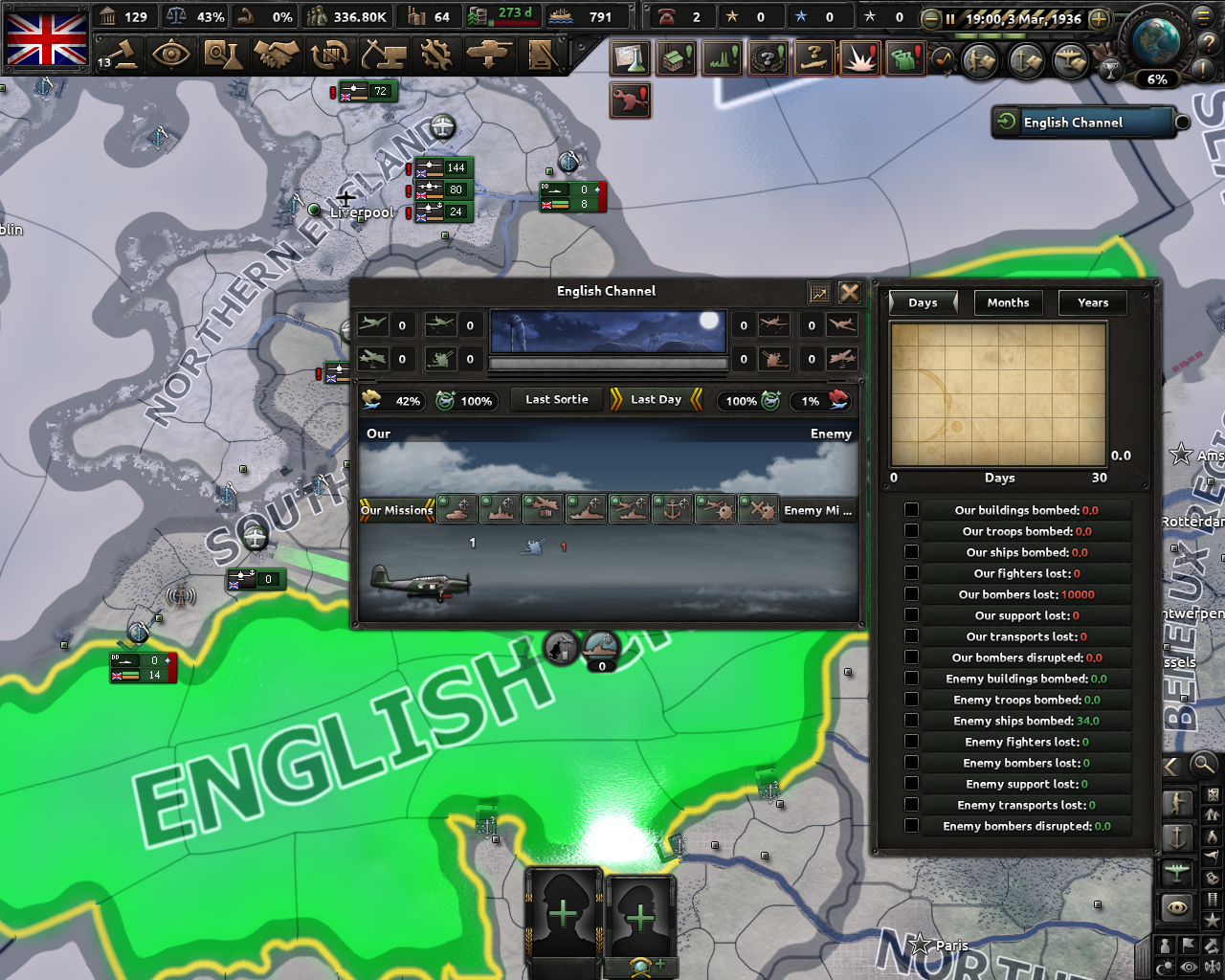The width and height of the screenshot is (1225, 980).
Task: Select the national focus wreath alert icon
Action: (x=767, y=58)
